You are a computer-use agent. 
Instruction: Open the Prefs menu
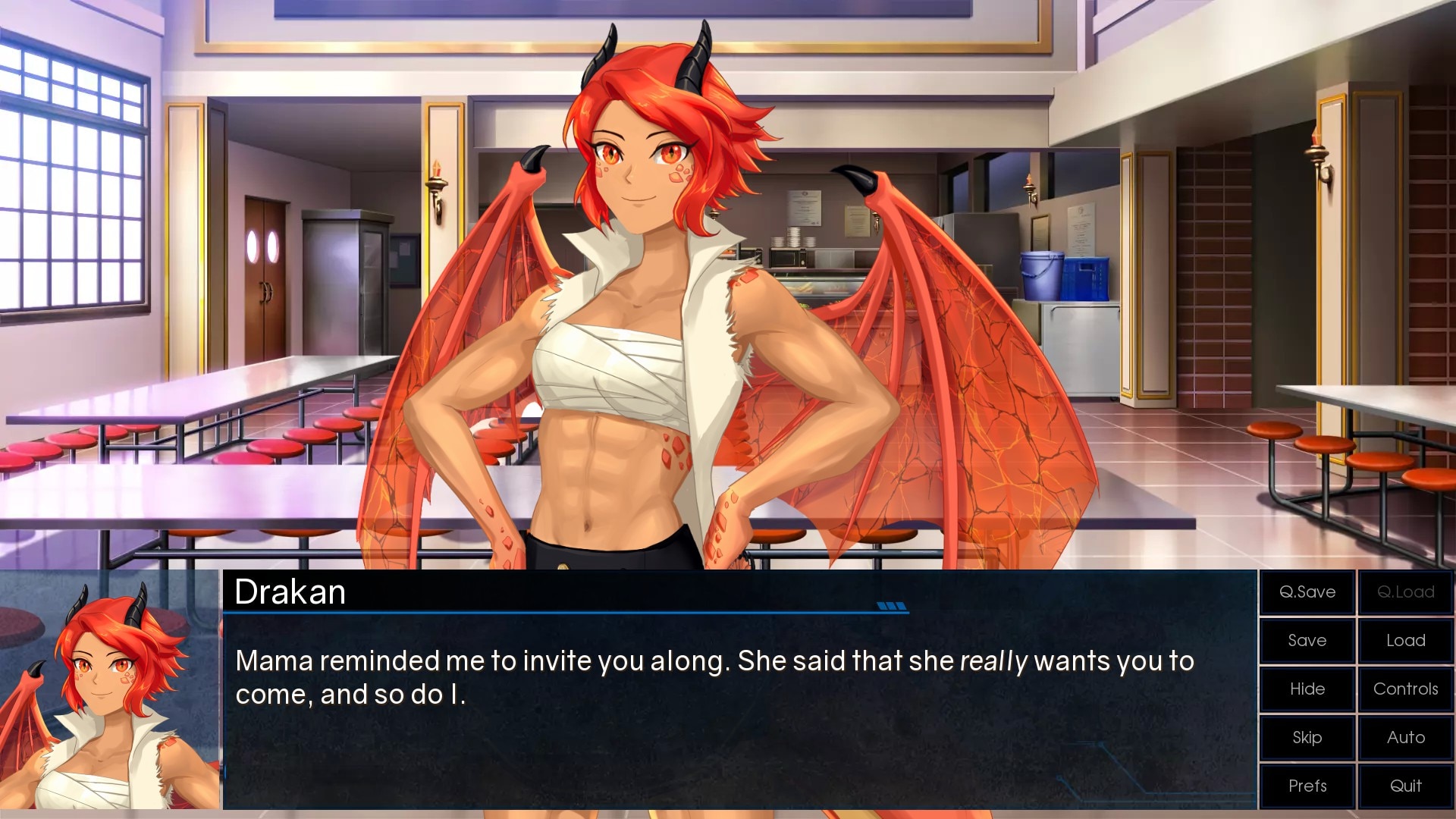tap(1307, 786)
